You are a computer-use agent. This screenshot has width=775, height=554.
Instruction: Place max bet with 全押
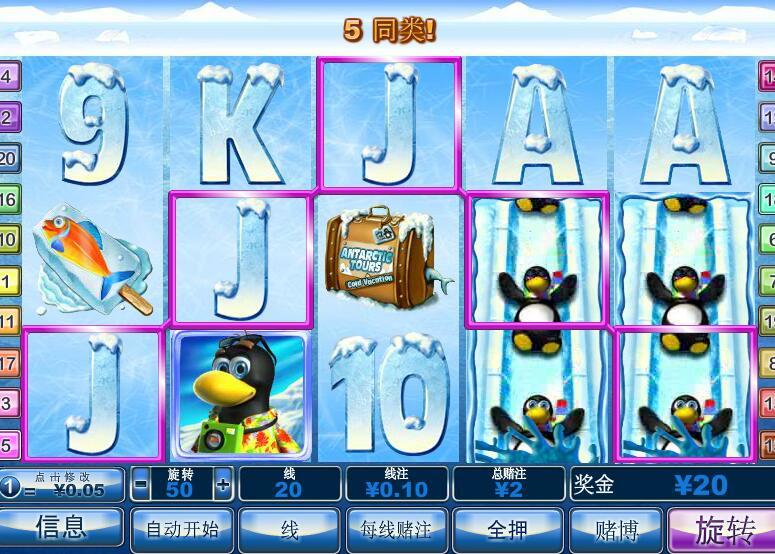pyautogui.click(x=505, y=528)
